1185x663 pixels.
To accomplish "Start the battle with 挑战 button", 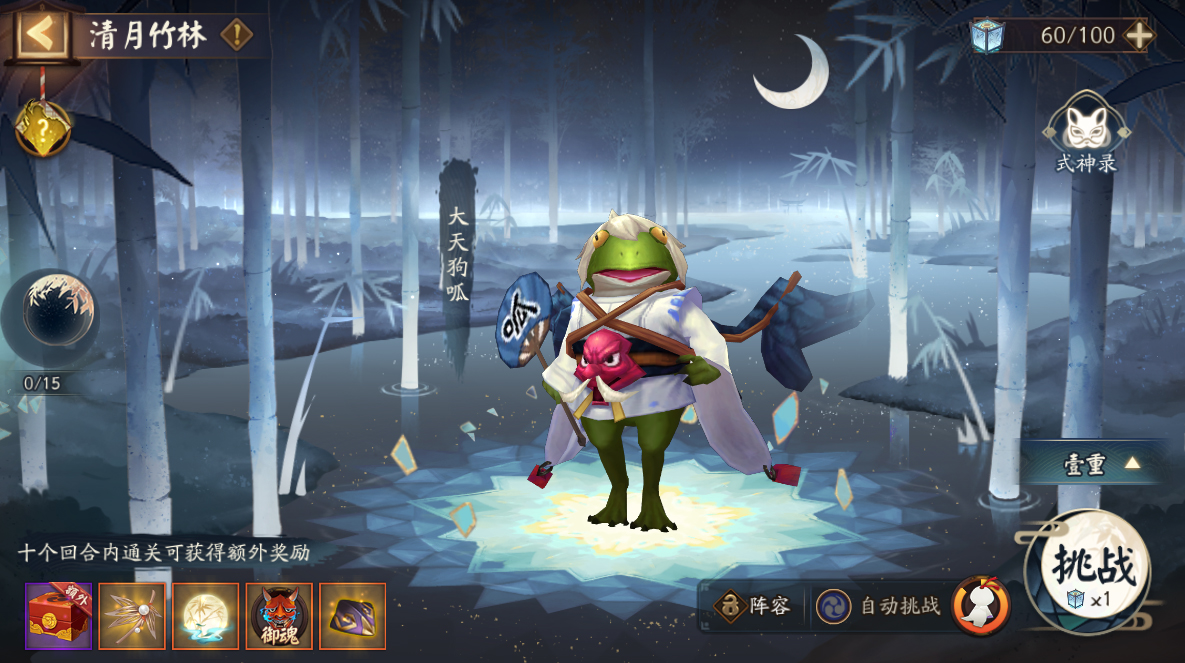I will [x=1090, y=570].
